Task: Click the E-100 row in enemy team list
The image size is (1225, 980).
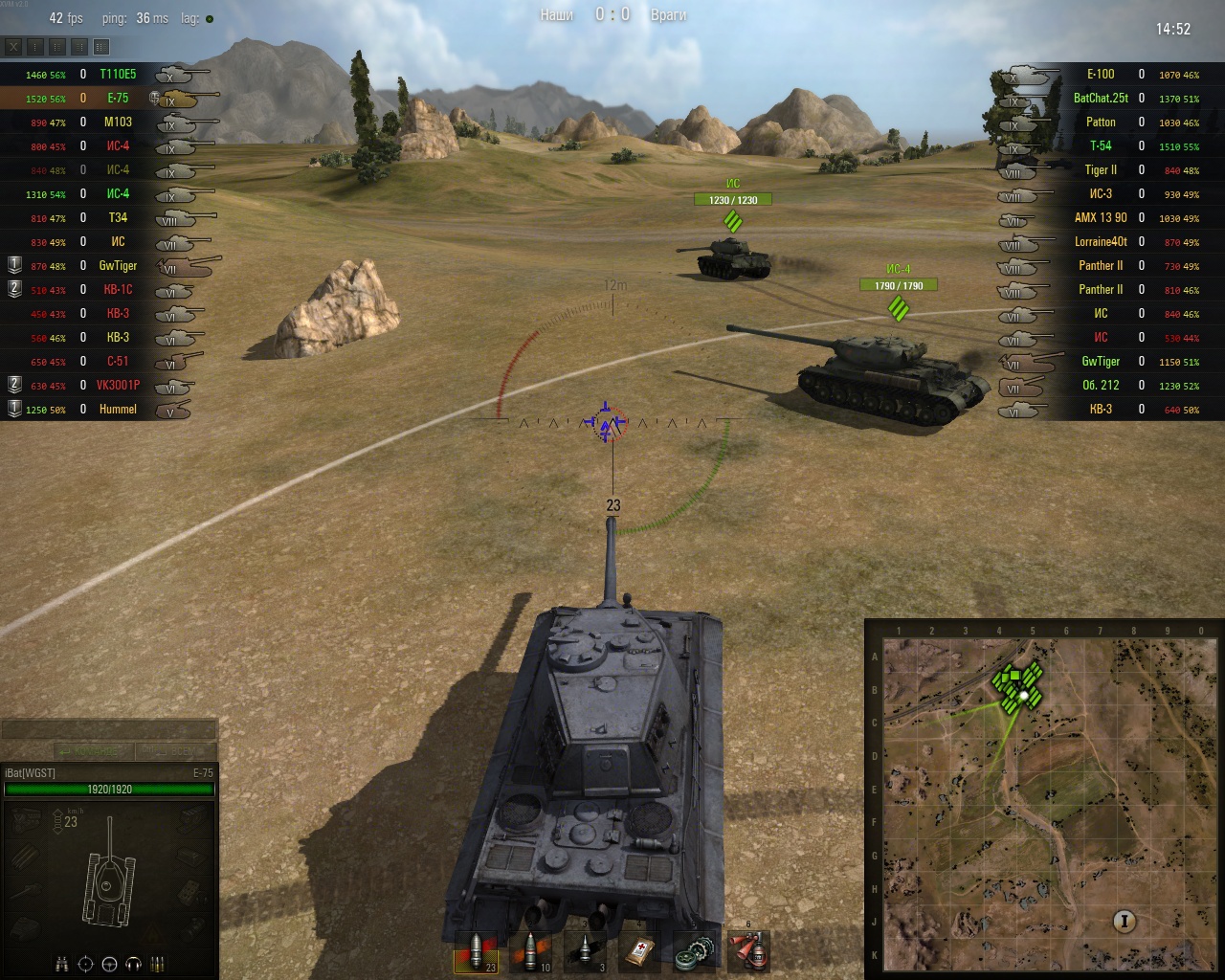Action: coord(1101,74)
